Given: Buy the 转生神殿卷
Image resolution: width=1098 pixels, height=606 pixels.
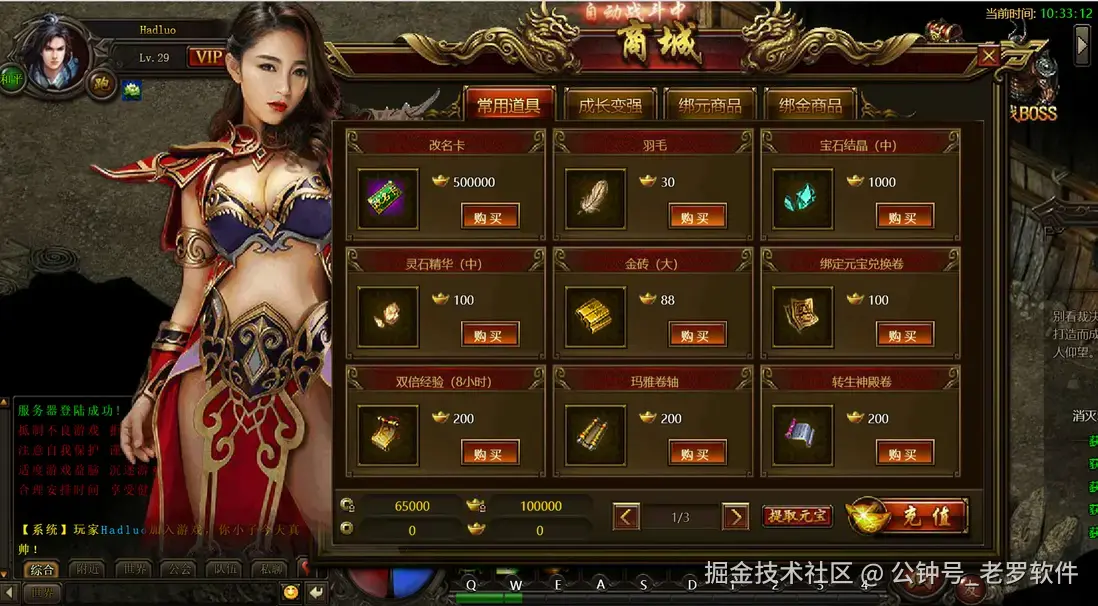Looking at the screenshot, I should [x=904, y=453].
